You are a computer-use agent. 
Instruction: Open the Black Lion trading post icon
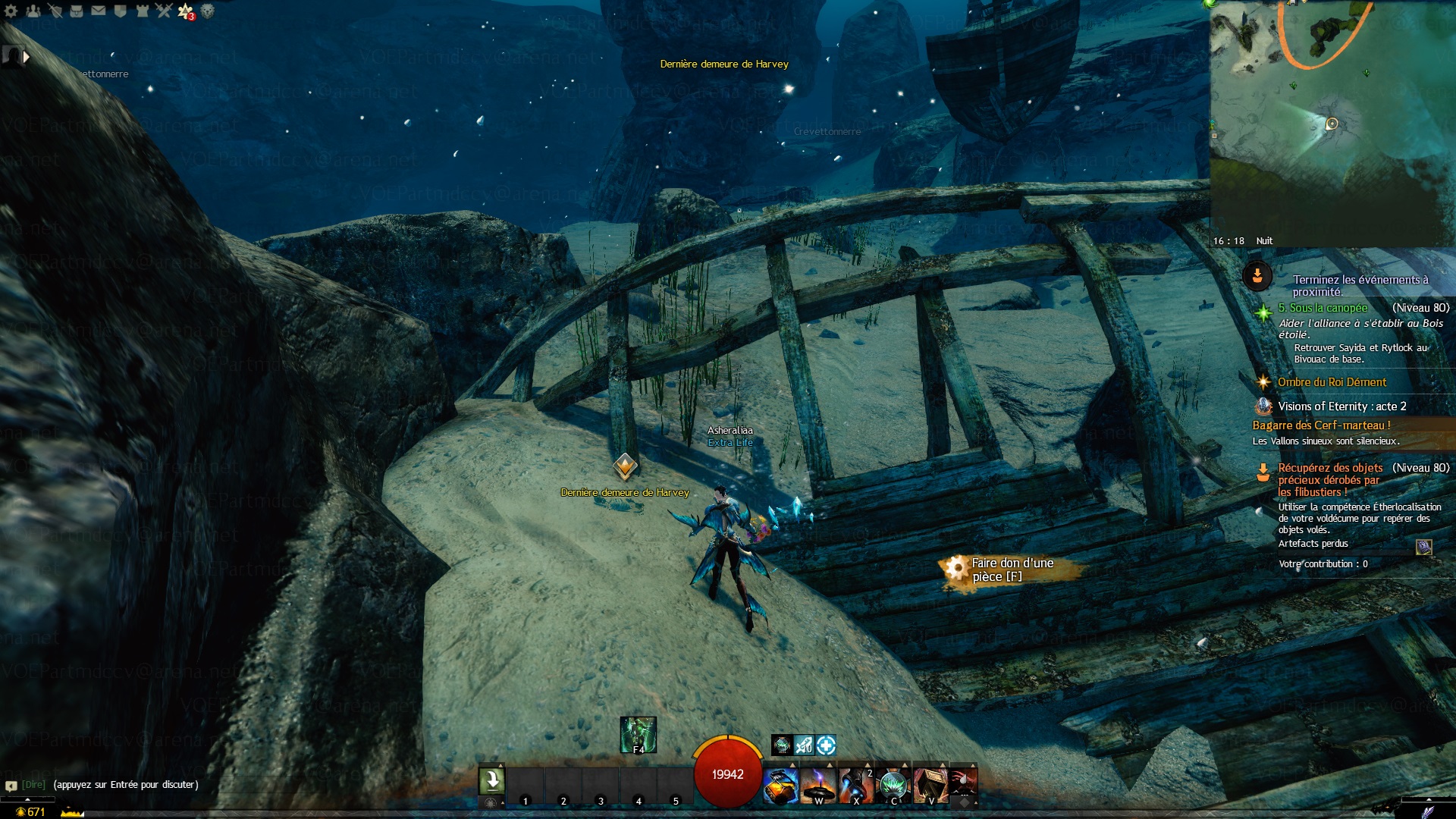click(x=207, y=11)
